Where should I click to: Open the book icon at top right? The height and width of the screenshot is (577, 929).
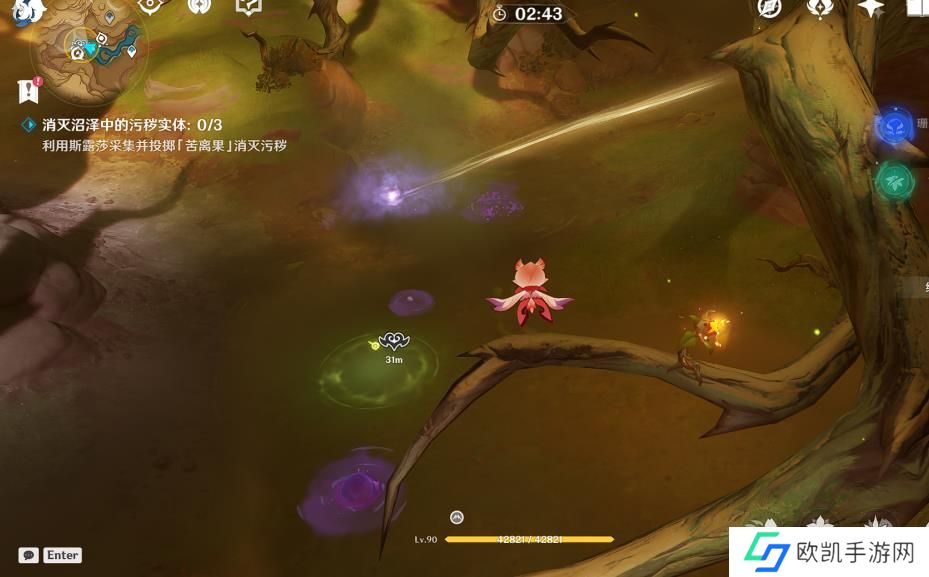(916, 8)
